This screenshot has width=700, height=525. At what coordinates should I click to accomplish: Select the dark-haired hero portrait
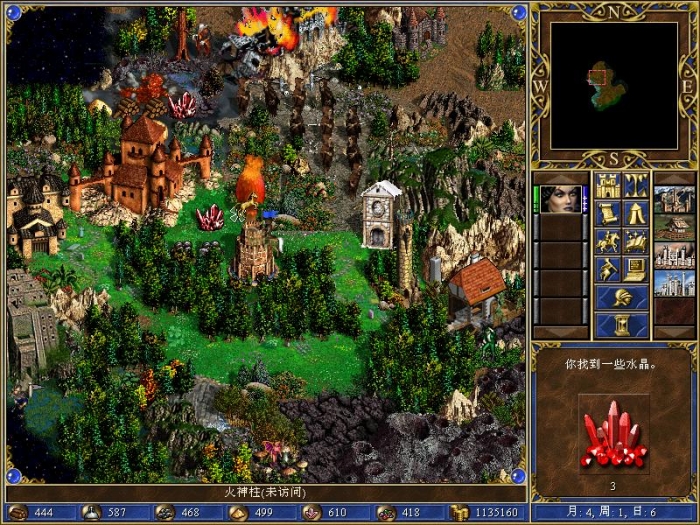click(562, 199)
